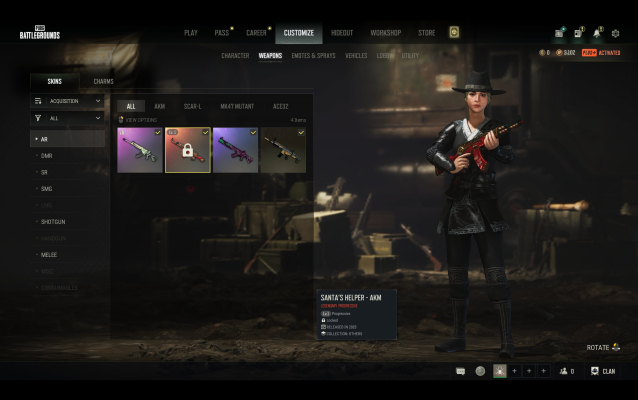Switch to the Hideout tab
The height and width of the screenshot is (400, 638).
point(341,33)
